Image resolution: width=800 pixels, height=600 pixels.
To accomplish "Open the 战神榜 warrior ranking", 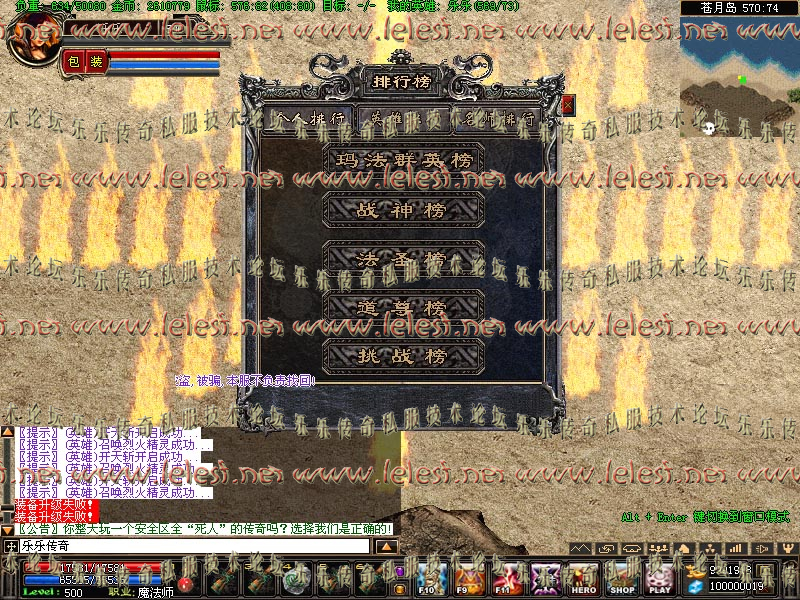I will coord(405,210).
